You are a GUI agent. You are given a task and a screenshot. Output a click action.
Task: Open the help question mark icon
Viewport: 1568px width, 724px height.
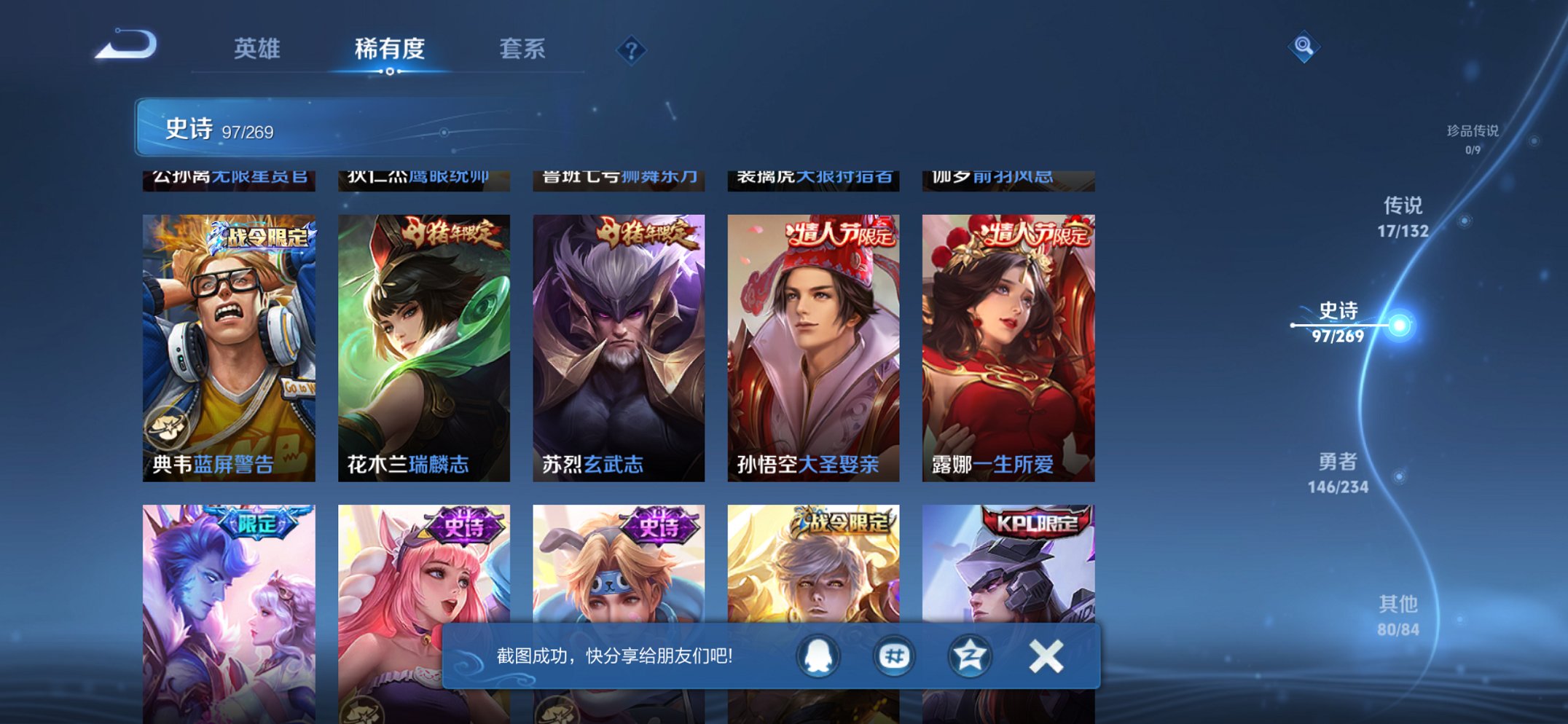click(631, 50)
